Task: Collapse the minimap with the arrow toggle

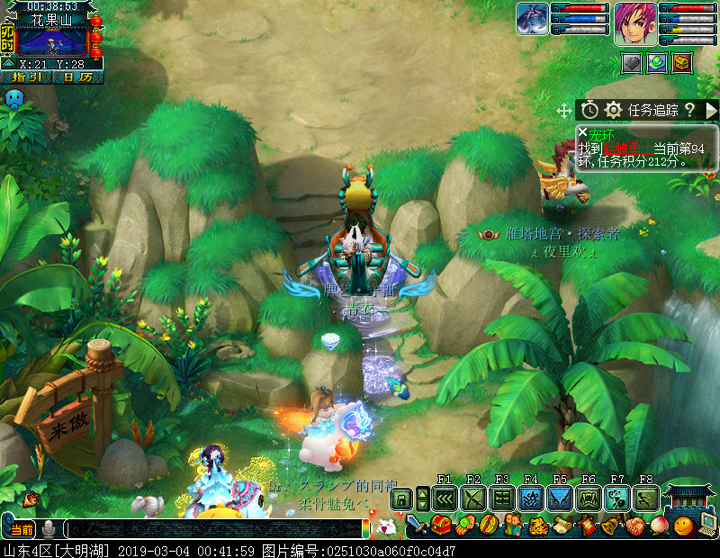Action: tap(8, 63)
